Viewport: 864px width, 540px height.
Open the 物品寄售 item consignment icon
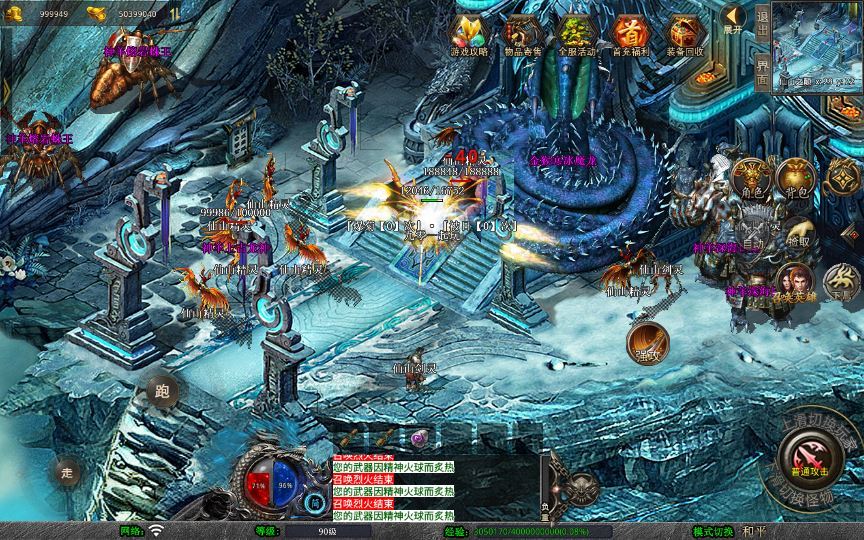click(x=522, y=34)
